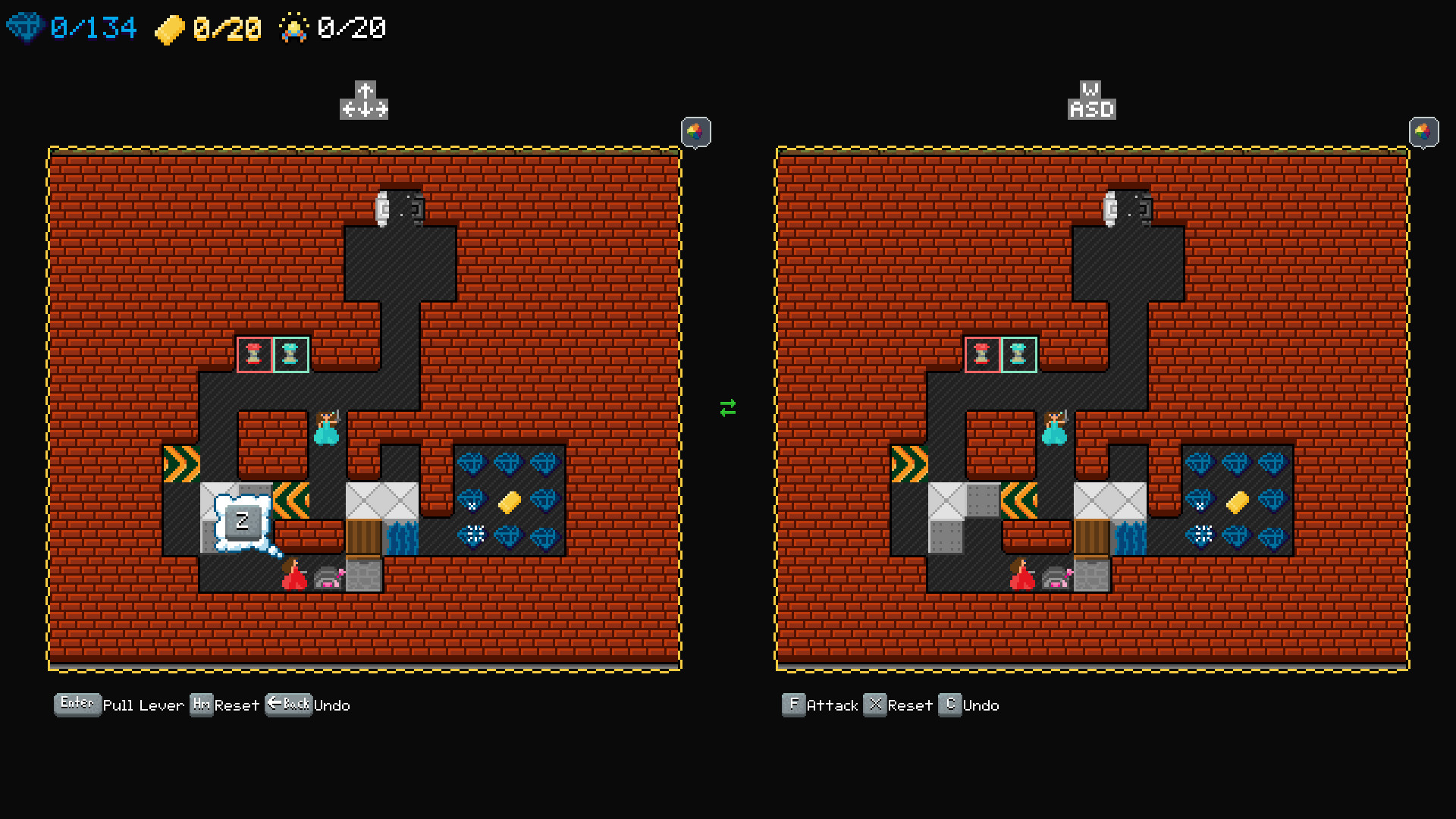Pull the red lever on the left map
The height and width of the screenshot is (819, 1456).
(255, 354)
